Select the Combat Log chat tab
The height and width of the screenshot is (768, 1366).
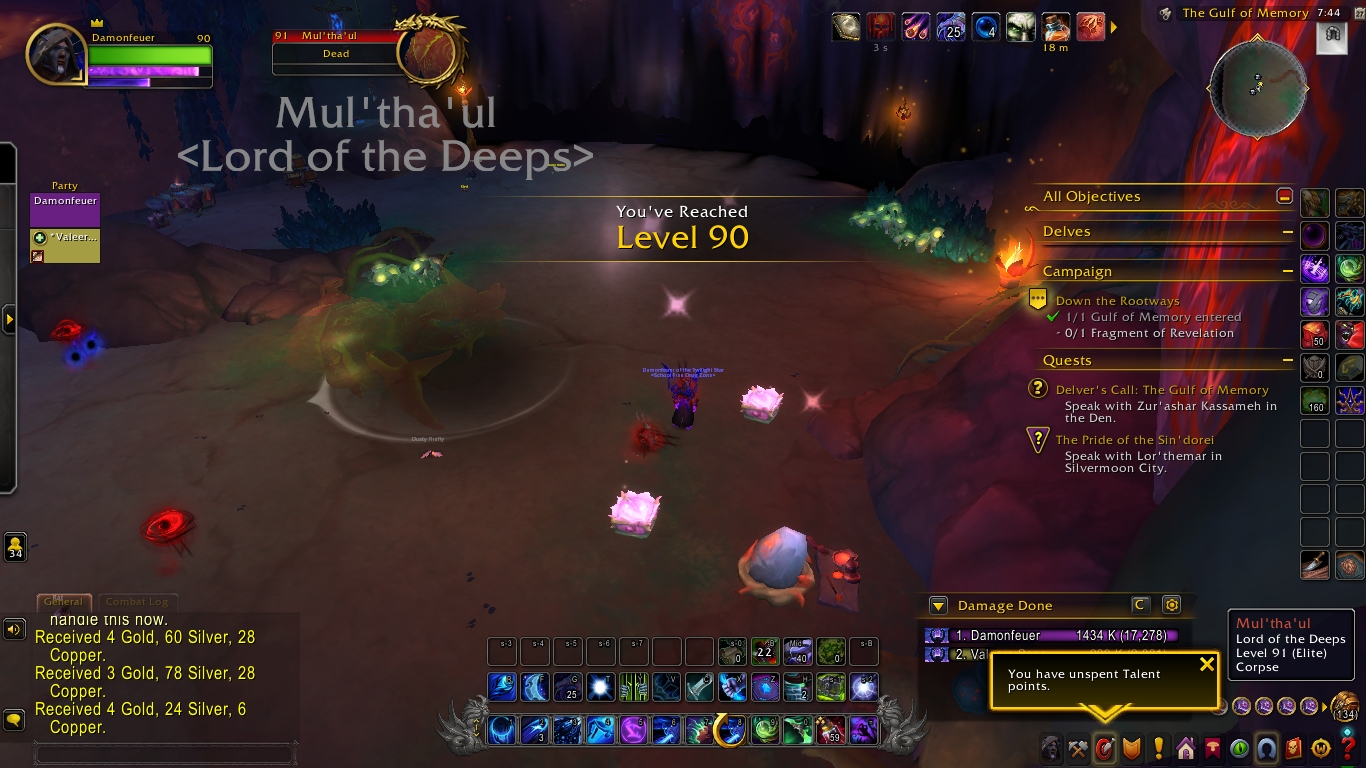(x=137, y=602)
